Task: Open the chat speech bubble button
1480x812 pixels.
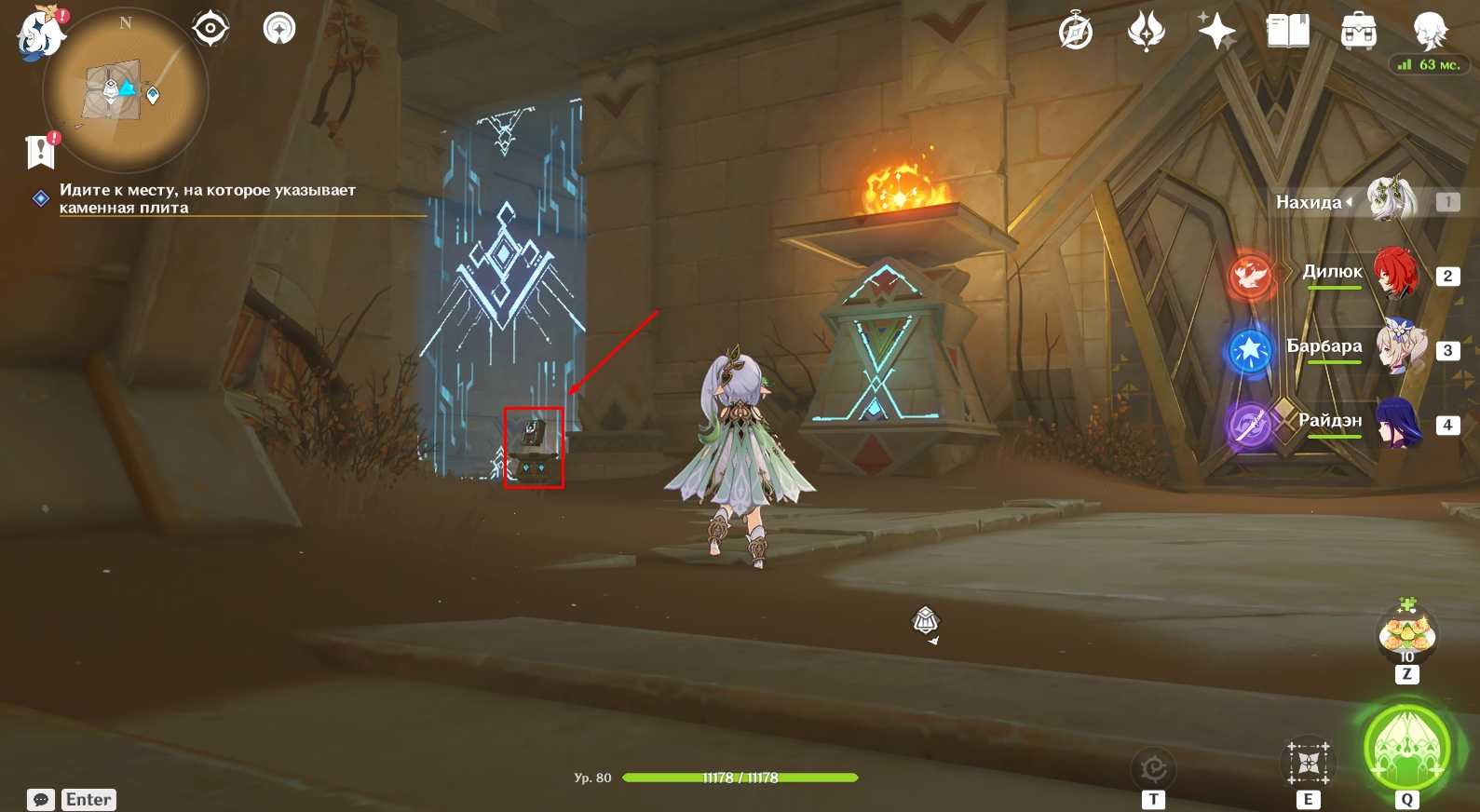Action: point(41,800)
